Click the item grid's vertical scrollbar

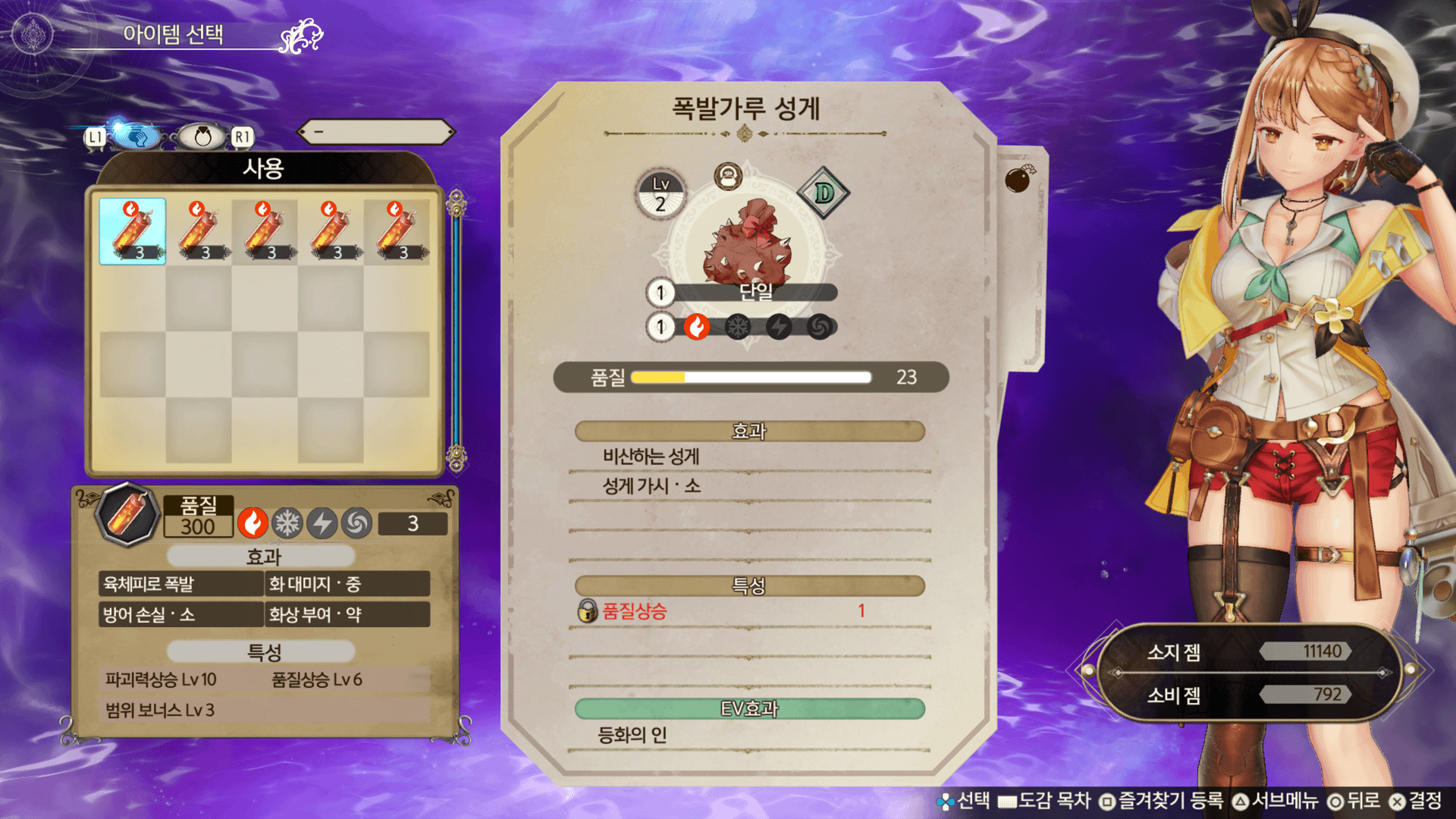click(x=456, y=330)
